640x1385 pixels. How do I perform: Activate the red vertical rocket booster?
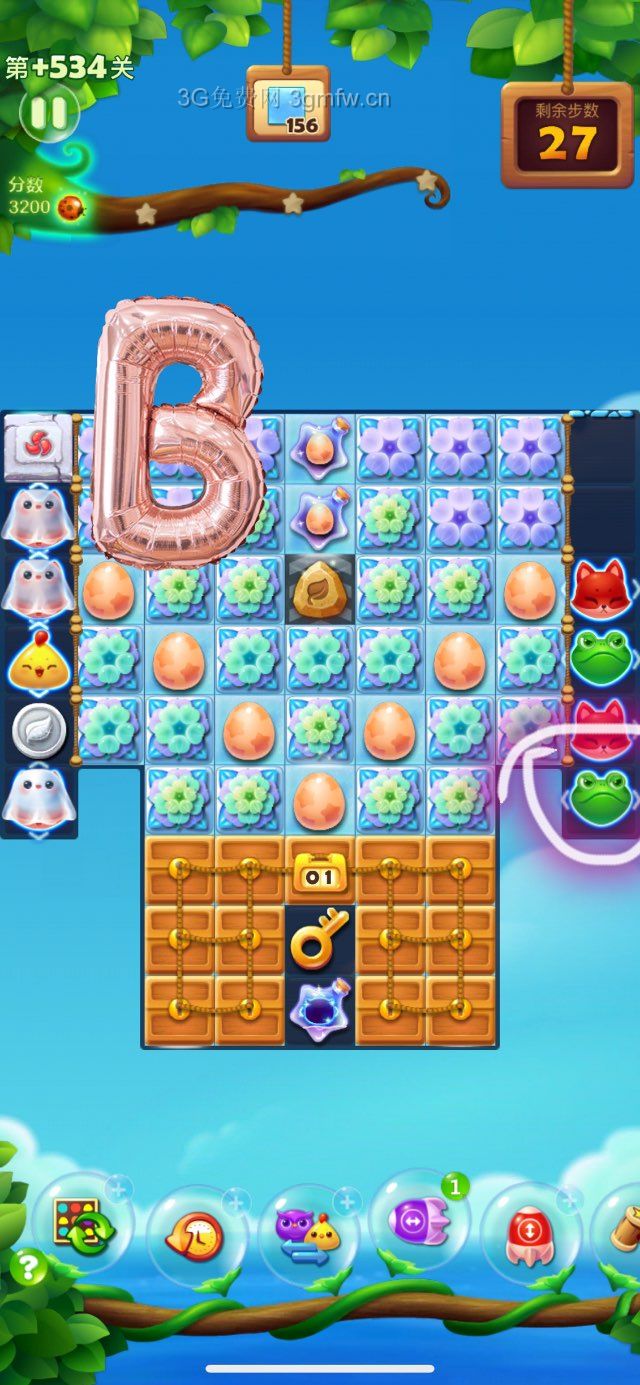point(530,1232)
